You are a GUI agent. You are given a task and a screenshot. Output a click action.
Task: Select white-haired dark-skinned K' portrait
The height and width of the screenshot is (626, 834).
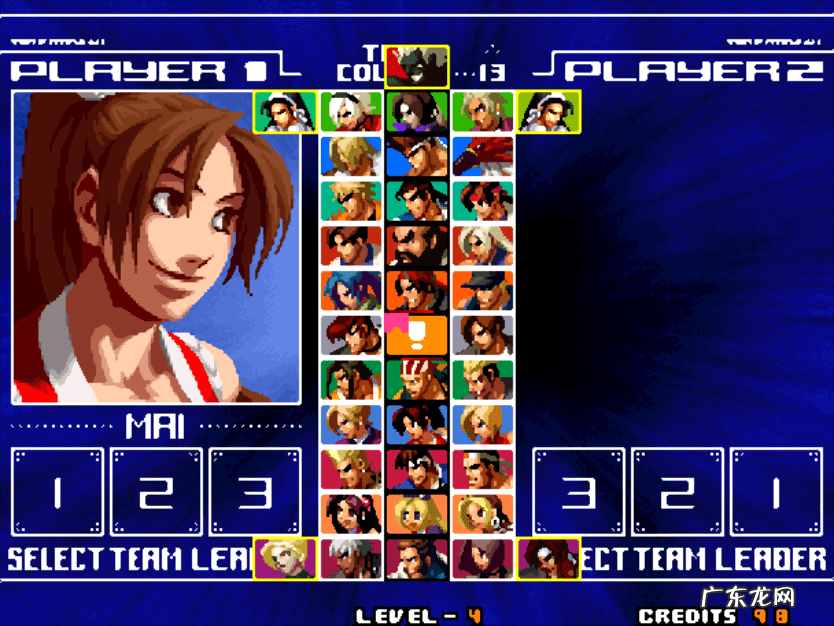[x=351, y=559]
